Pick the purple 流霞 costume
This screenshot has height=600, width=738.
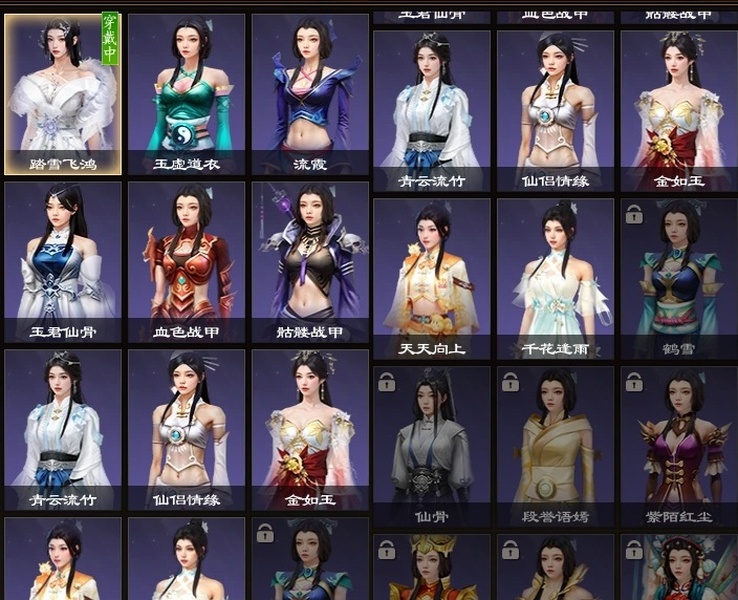point(310,94)
